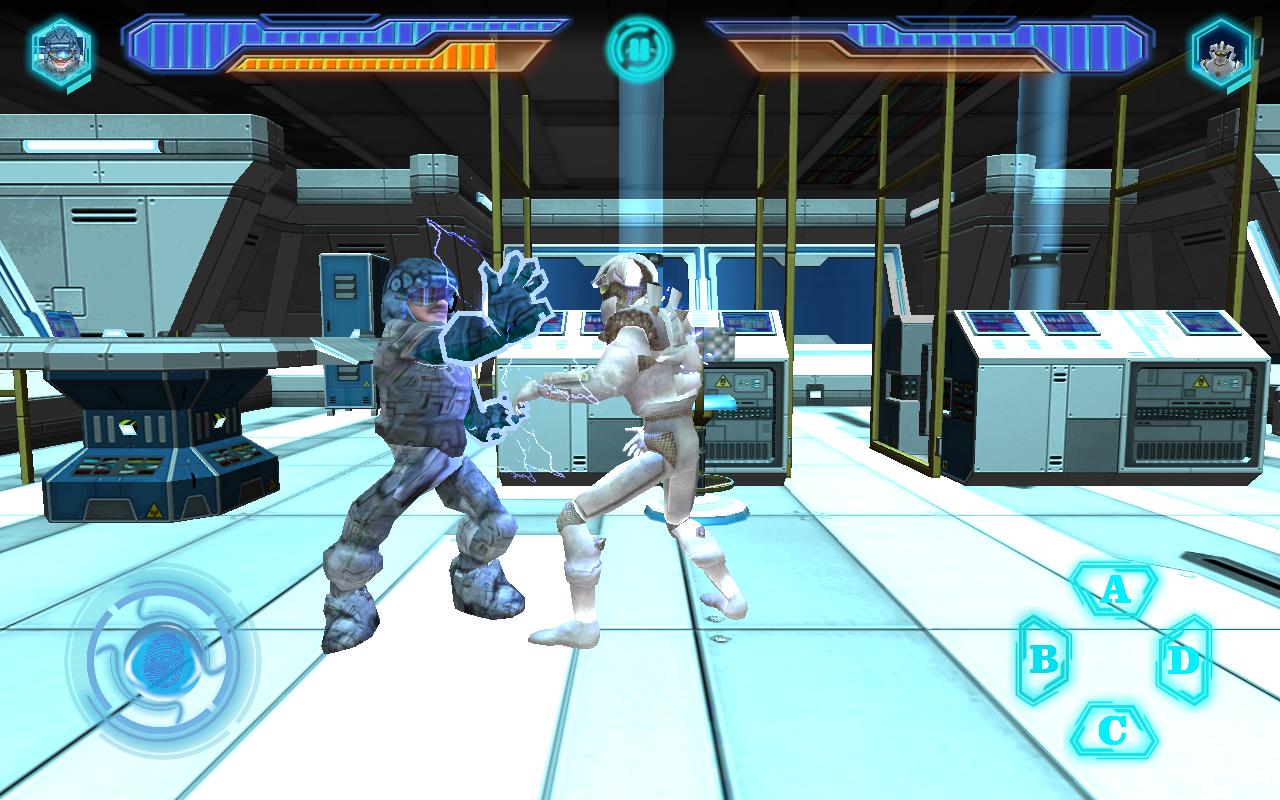
Task: Hit the B attack button
Action: click(1043, 659)
